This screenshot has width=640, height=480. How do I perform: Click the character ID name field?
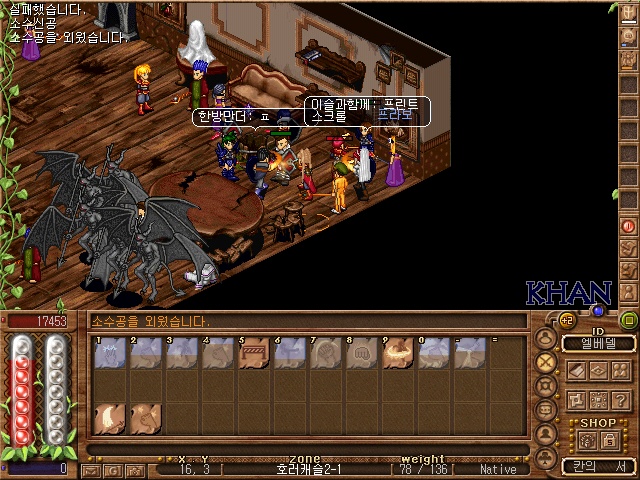(597, 344)
